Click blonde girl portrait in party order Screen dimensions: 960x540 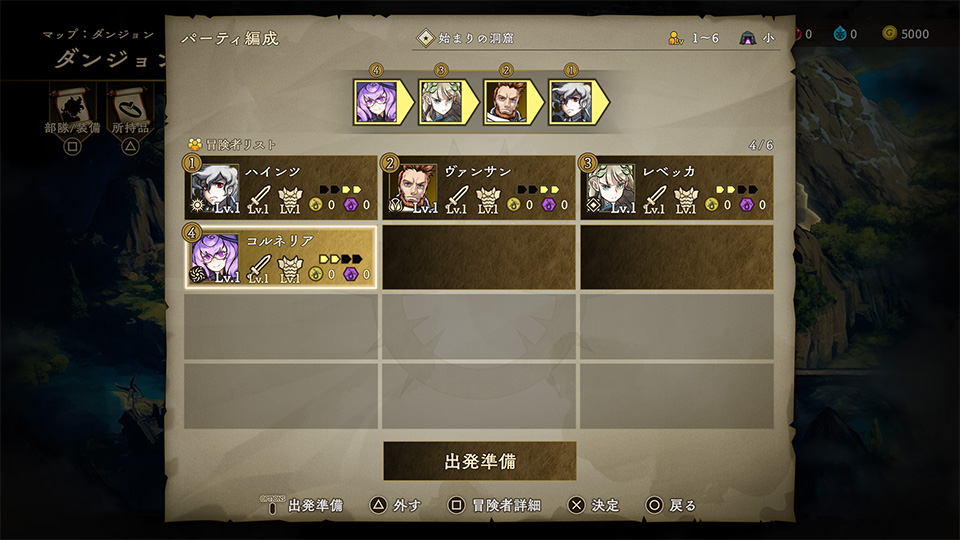tap(440, 101)
